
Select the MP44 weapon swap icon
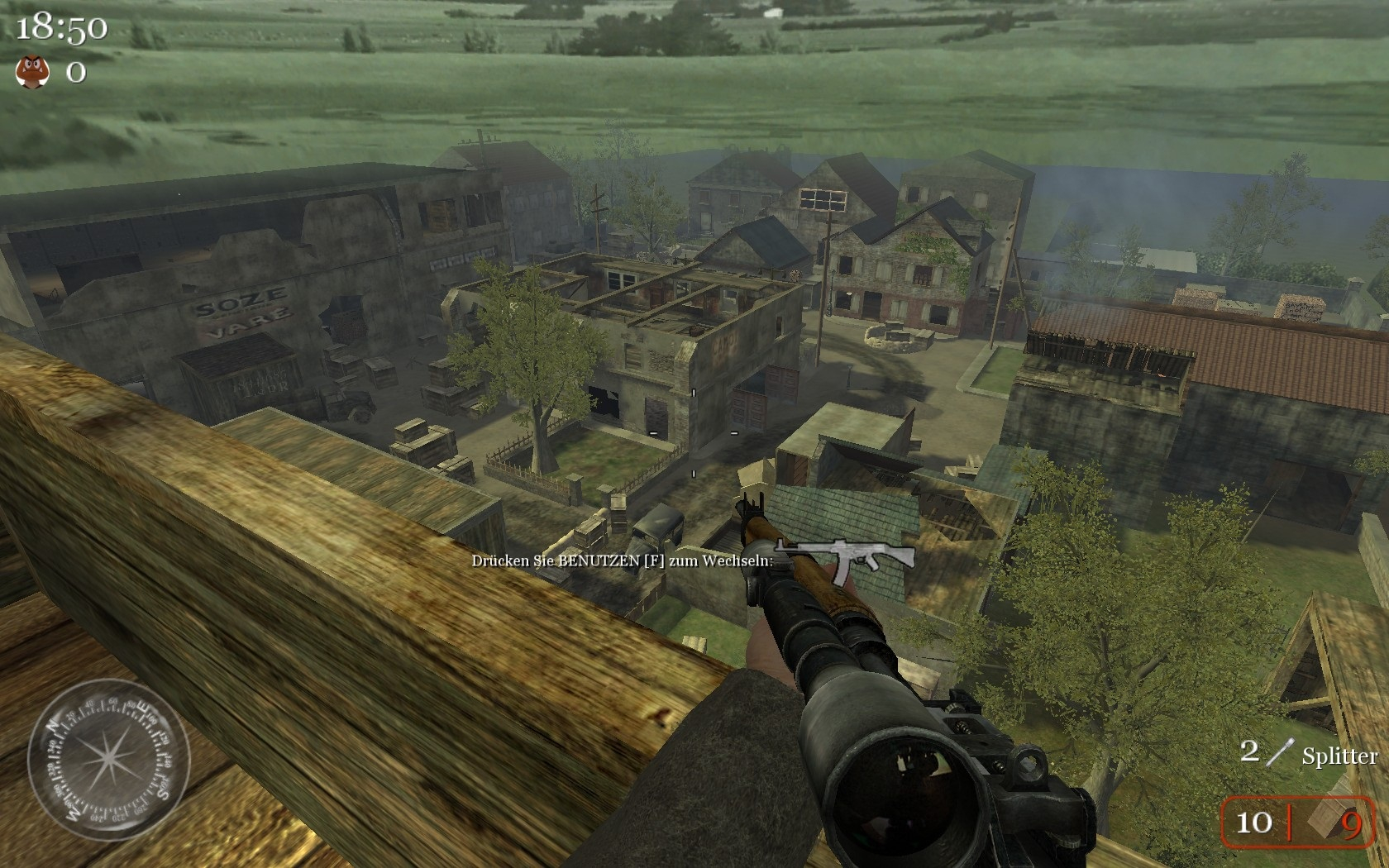844,558
